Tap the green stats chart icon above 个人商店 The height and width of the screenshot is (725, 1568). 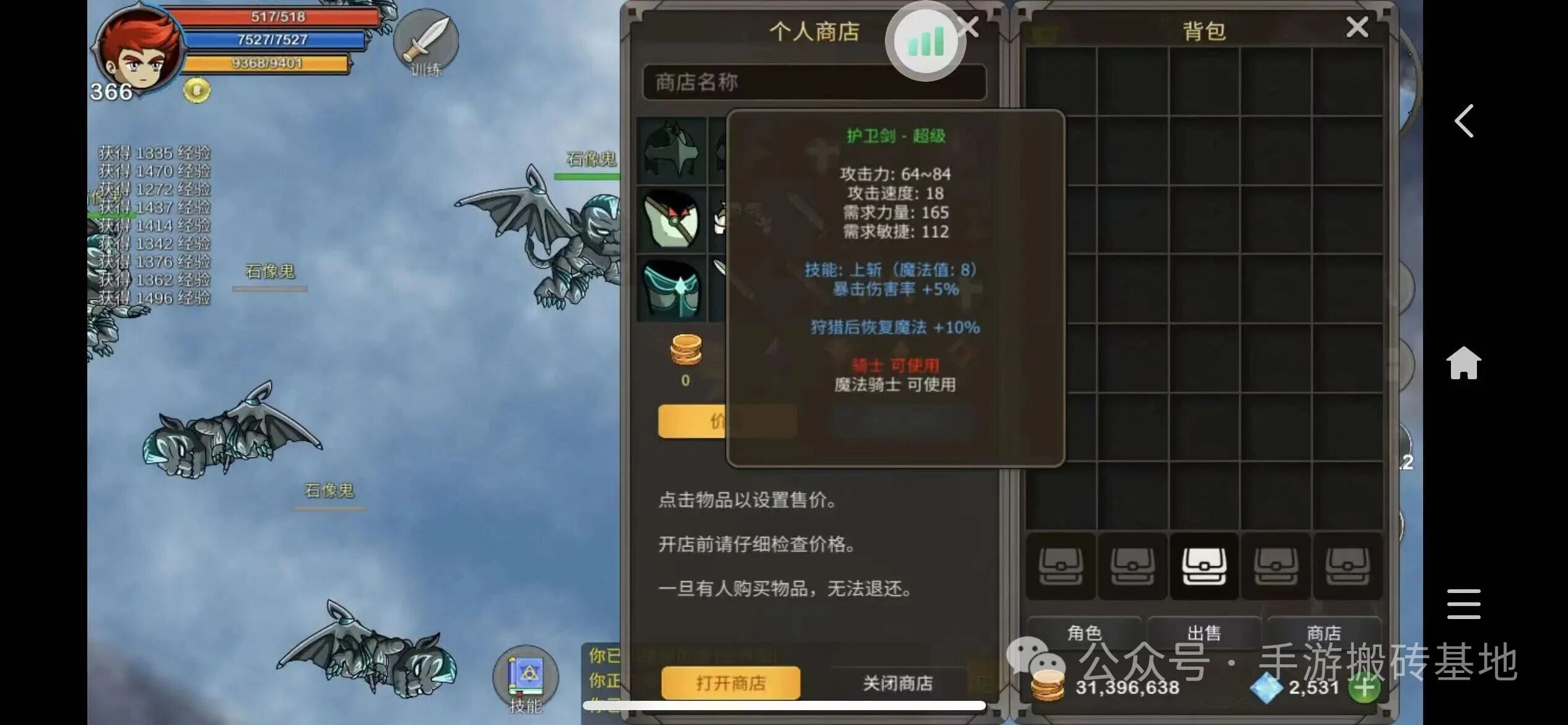coord(924,40)
